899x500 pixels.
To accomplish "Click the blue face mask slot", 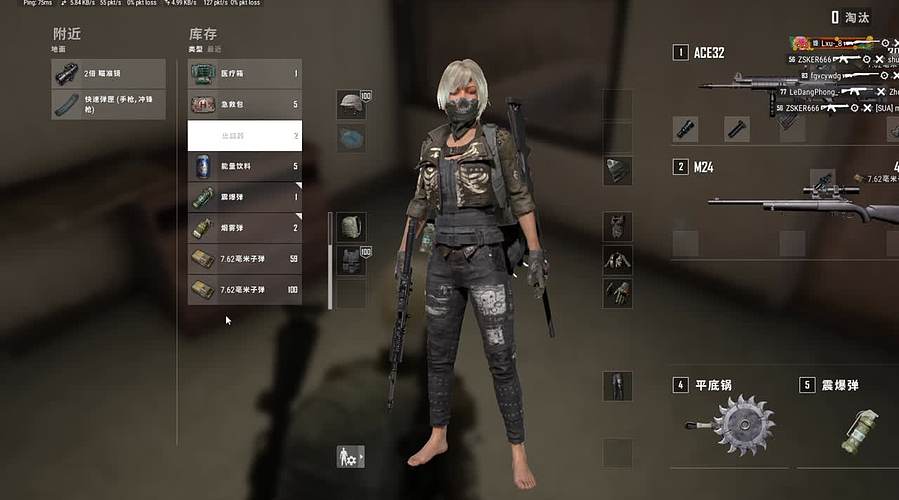I will pos(351,138).
